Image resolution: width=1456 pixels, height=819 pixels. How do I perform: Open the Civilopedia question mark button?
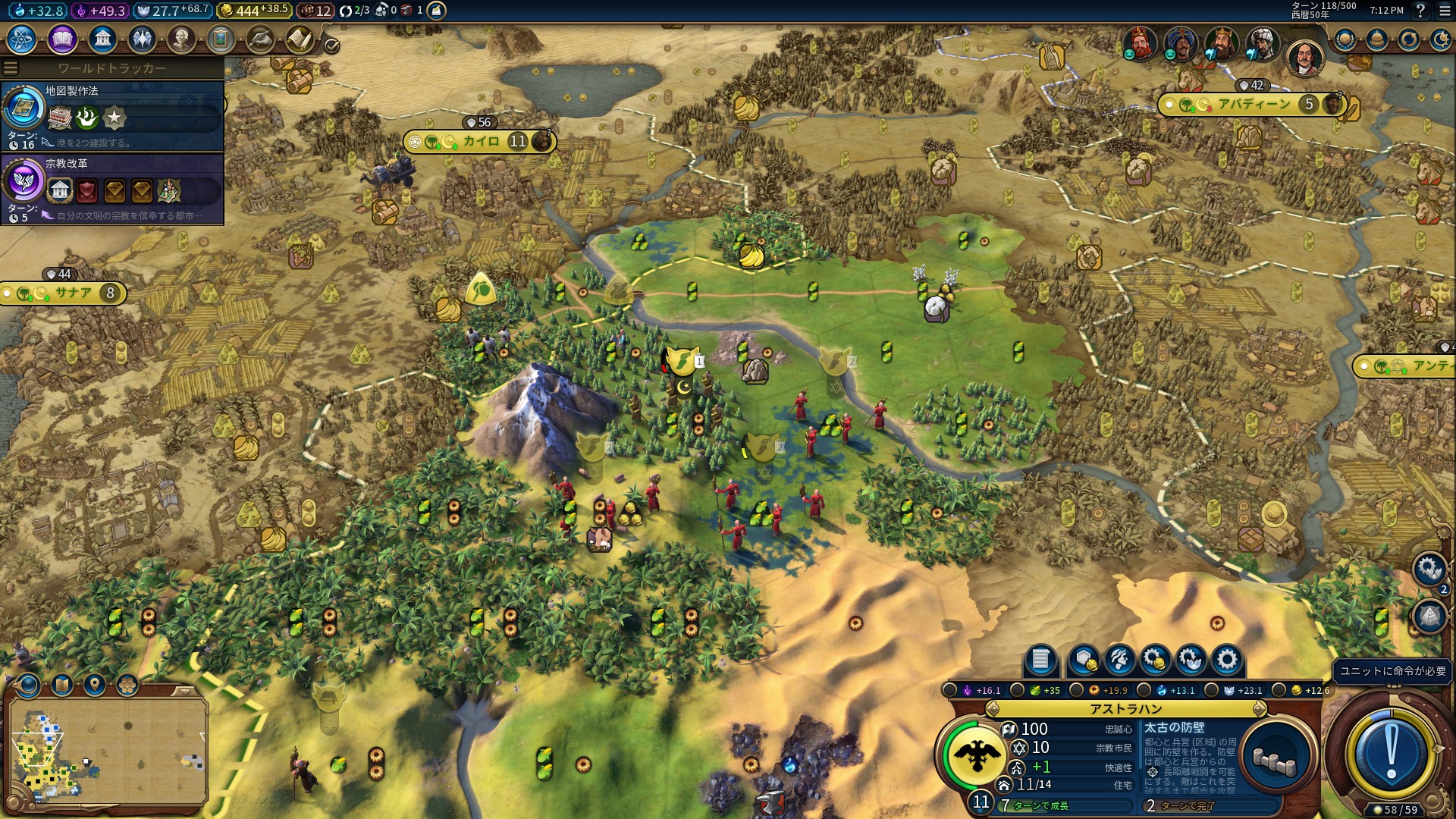coord(1420,11)
